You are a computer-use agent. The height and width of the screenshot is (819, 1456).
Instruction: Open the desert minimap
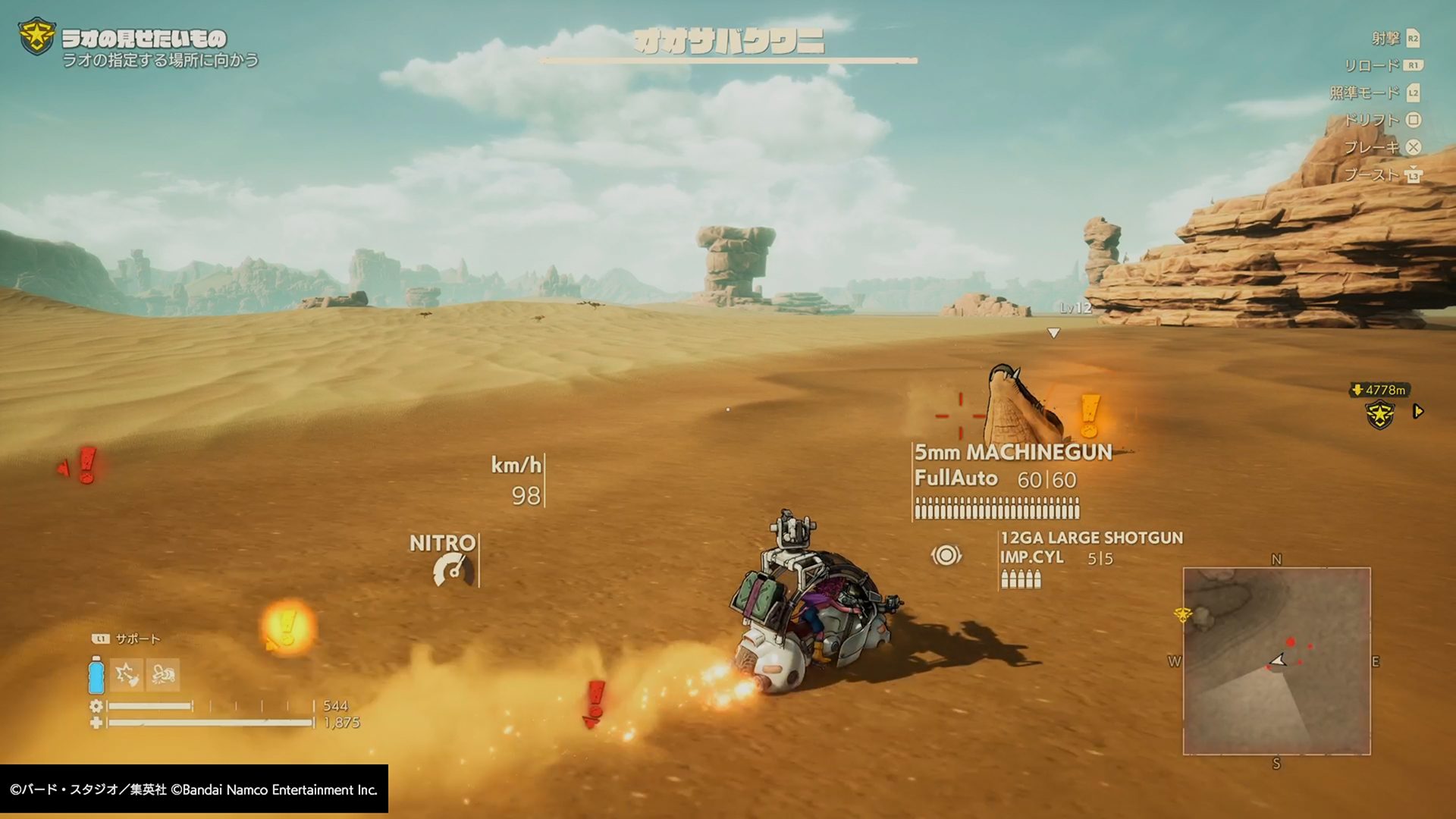click(1276, 661)
